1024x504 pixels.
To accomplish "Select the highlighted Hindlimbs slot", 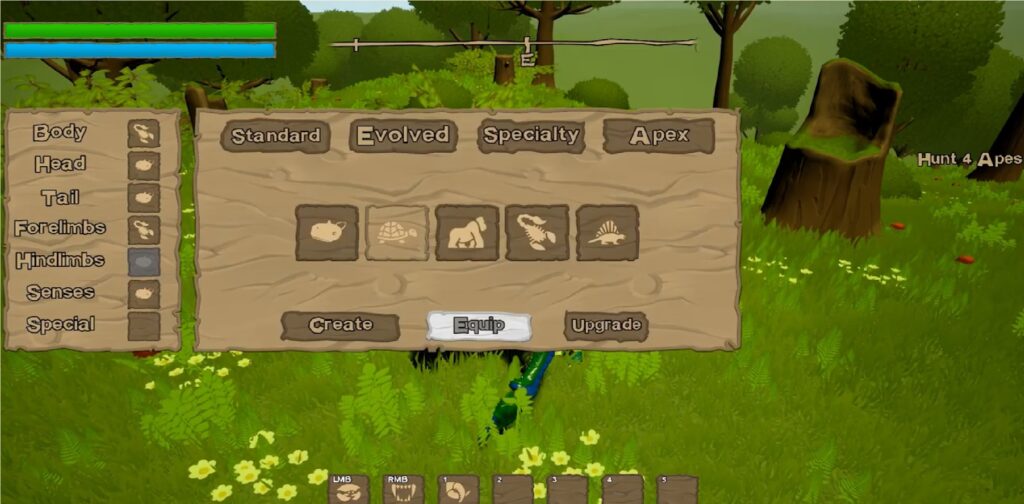I will point(144,261).
